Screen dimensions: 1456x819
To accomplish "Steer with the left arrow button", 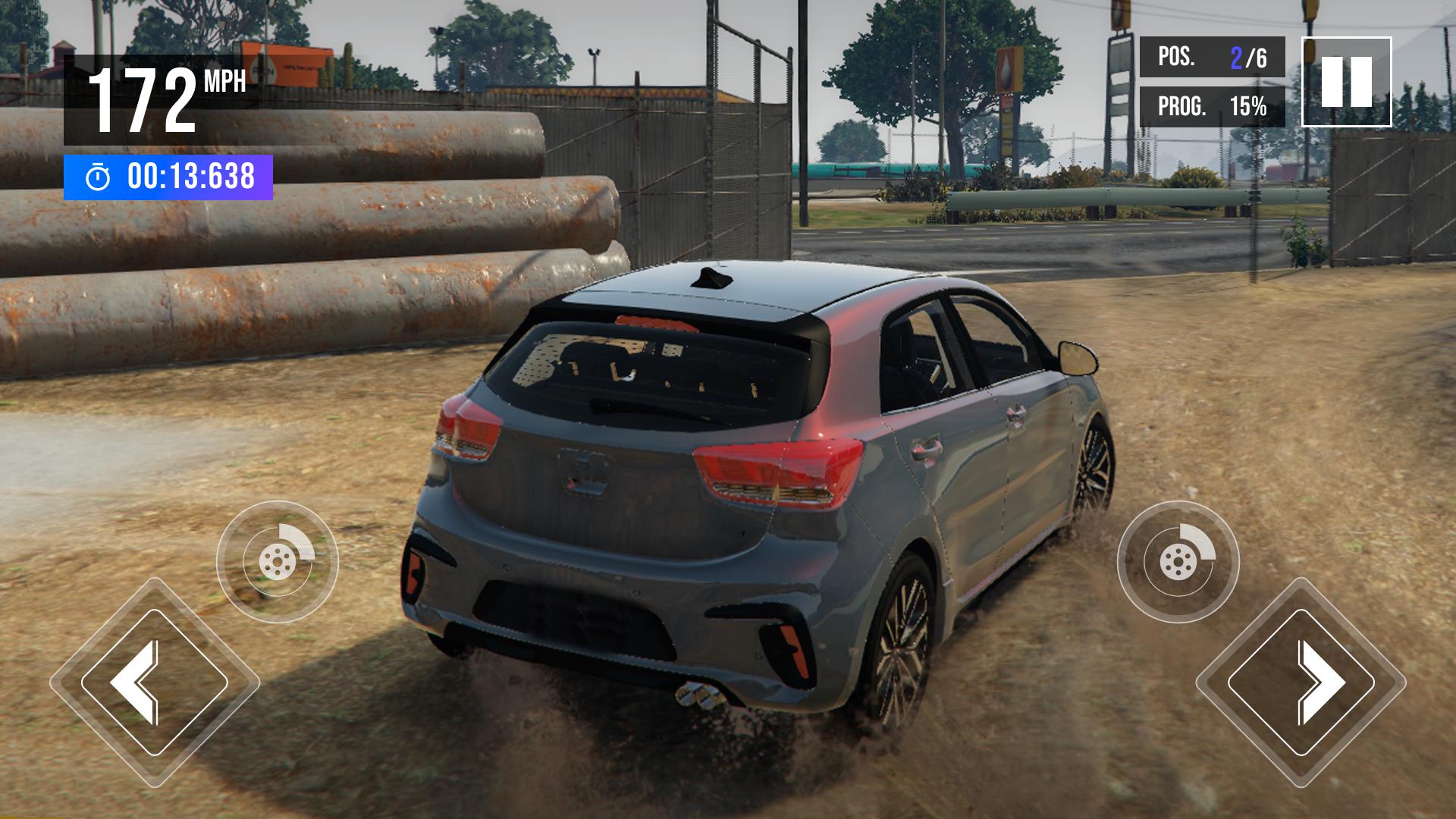I will pyautogui.click(x=155, y=682).
